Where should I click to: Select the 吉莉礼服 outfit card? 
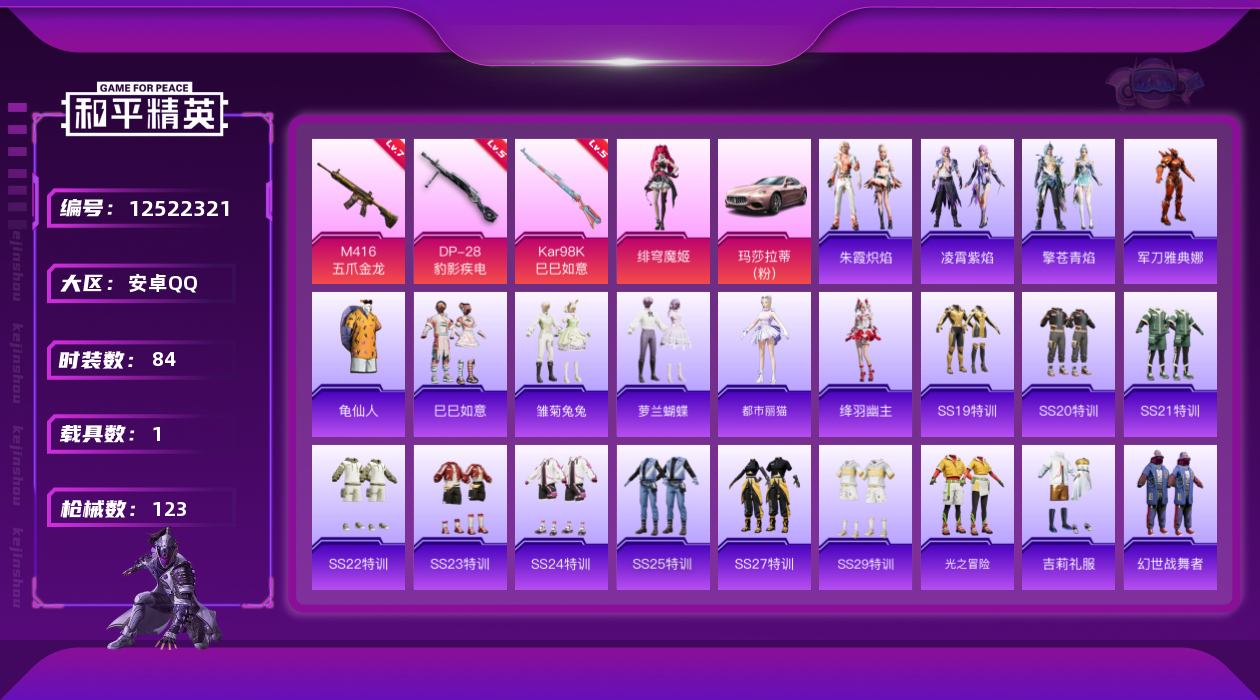(x=1068, y=517)
